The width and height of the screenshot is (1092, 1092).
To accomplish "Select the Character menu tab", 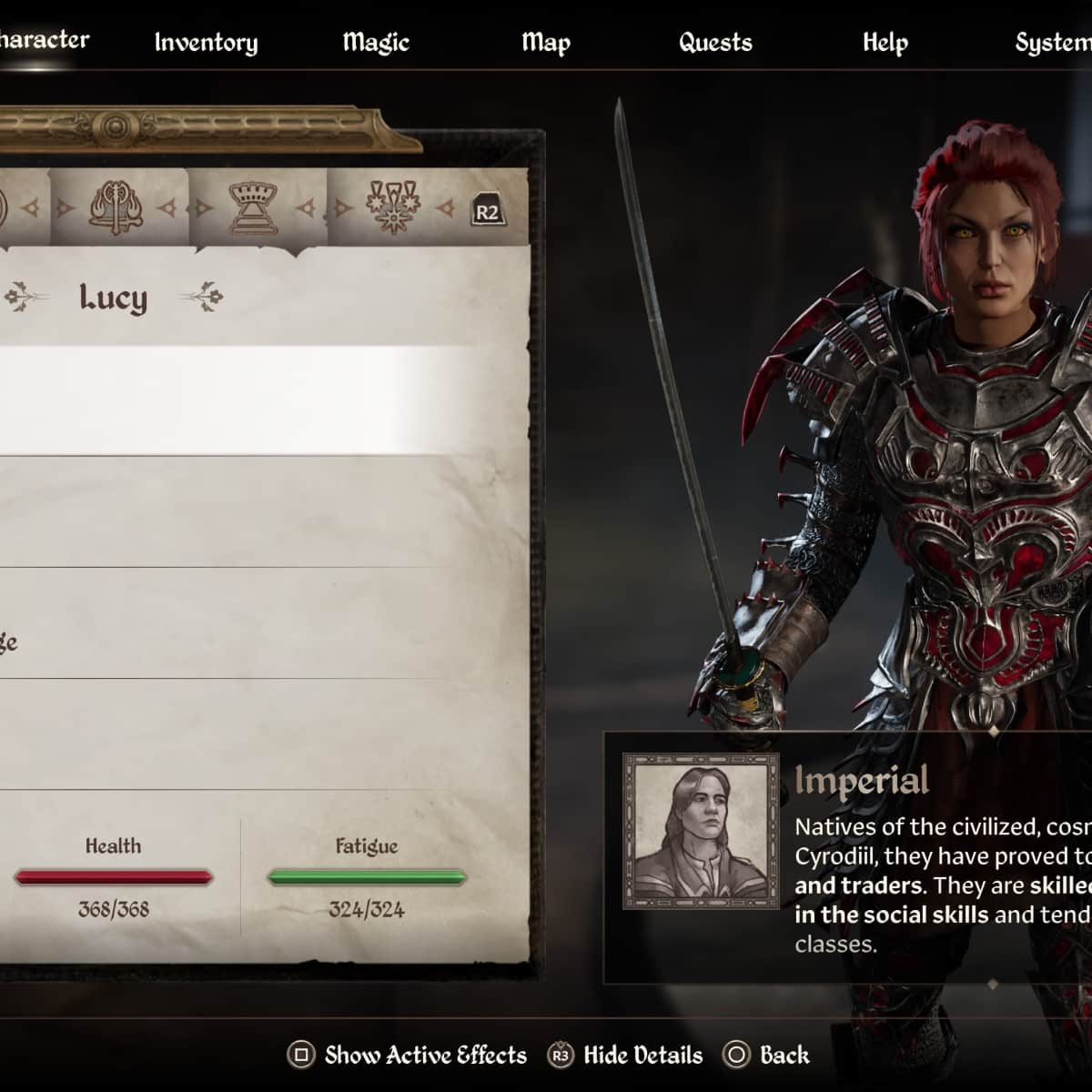I will point(44,40).
